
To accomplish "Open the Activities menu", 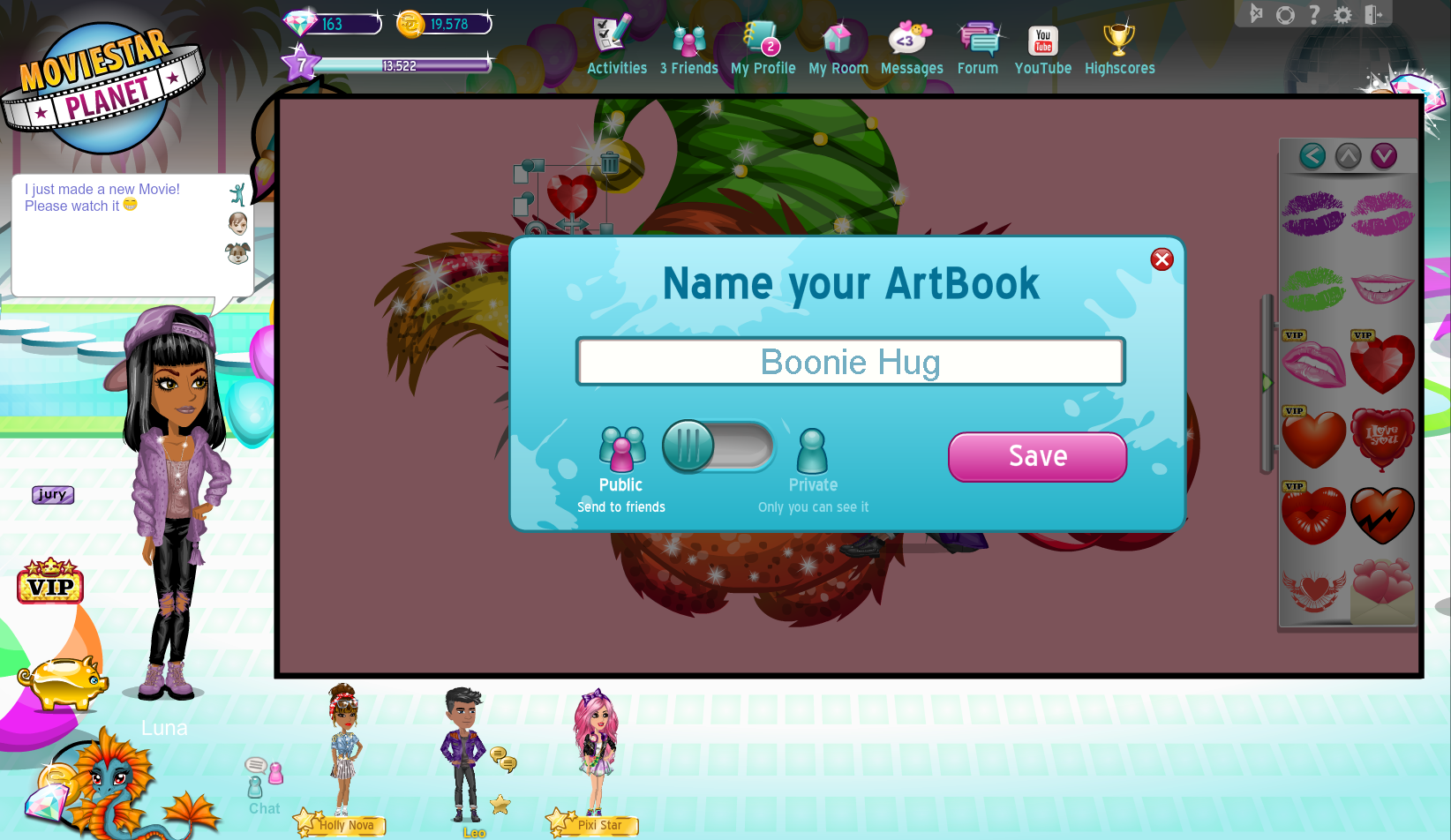I will tap(616, 49).
